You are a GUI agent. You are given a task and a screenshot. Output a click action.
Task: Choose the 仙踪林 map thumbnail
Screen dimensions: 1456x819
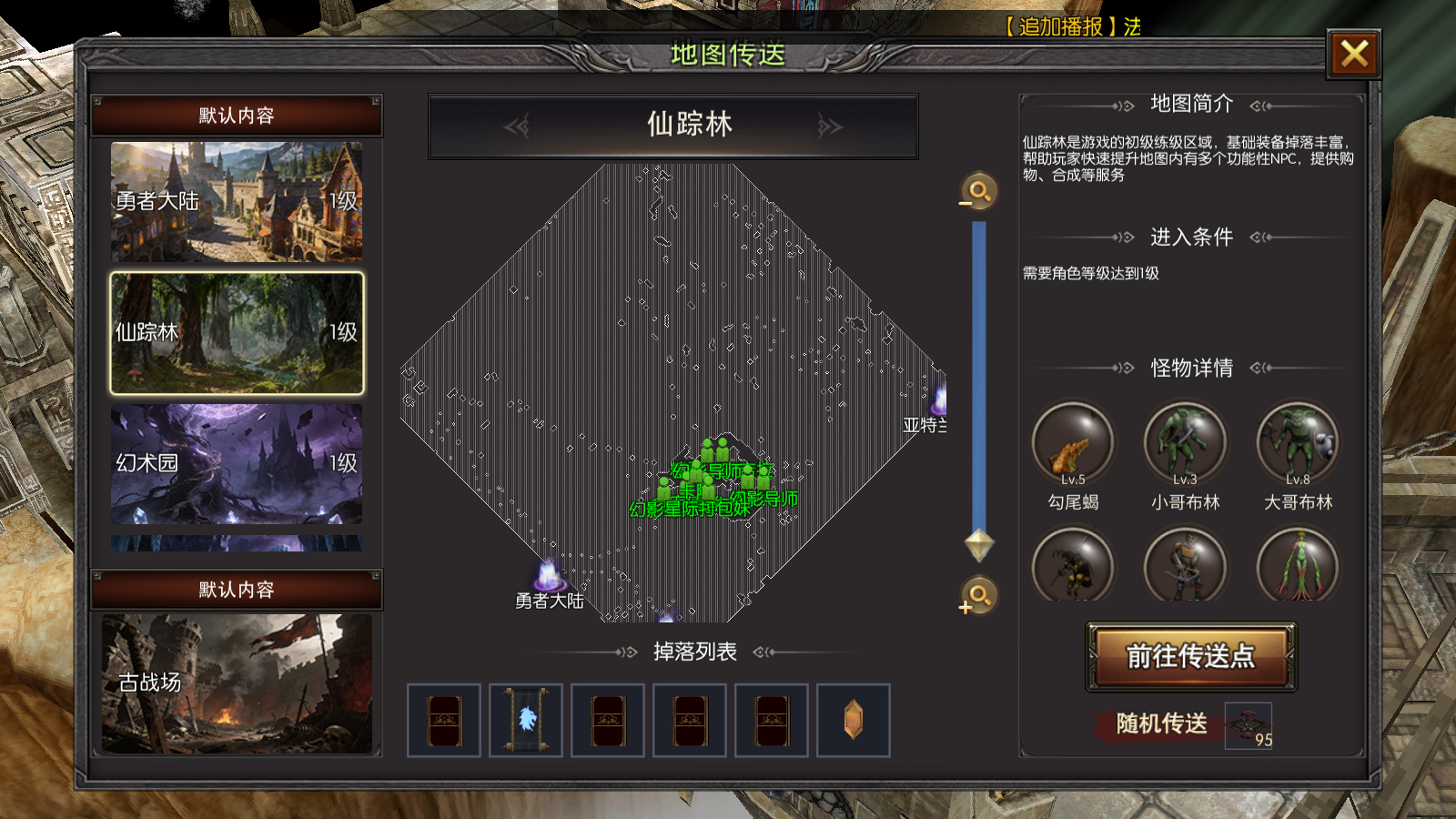237,333
